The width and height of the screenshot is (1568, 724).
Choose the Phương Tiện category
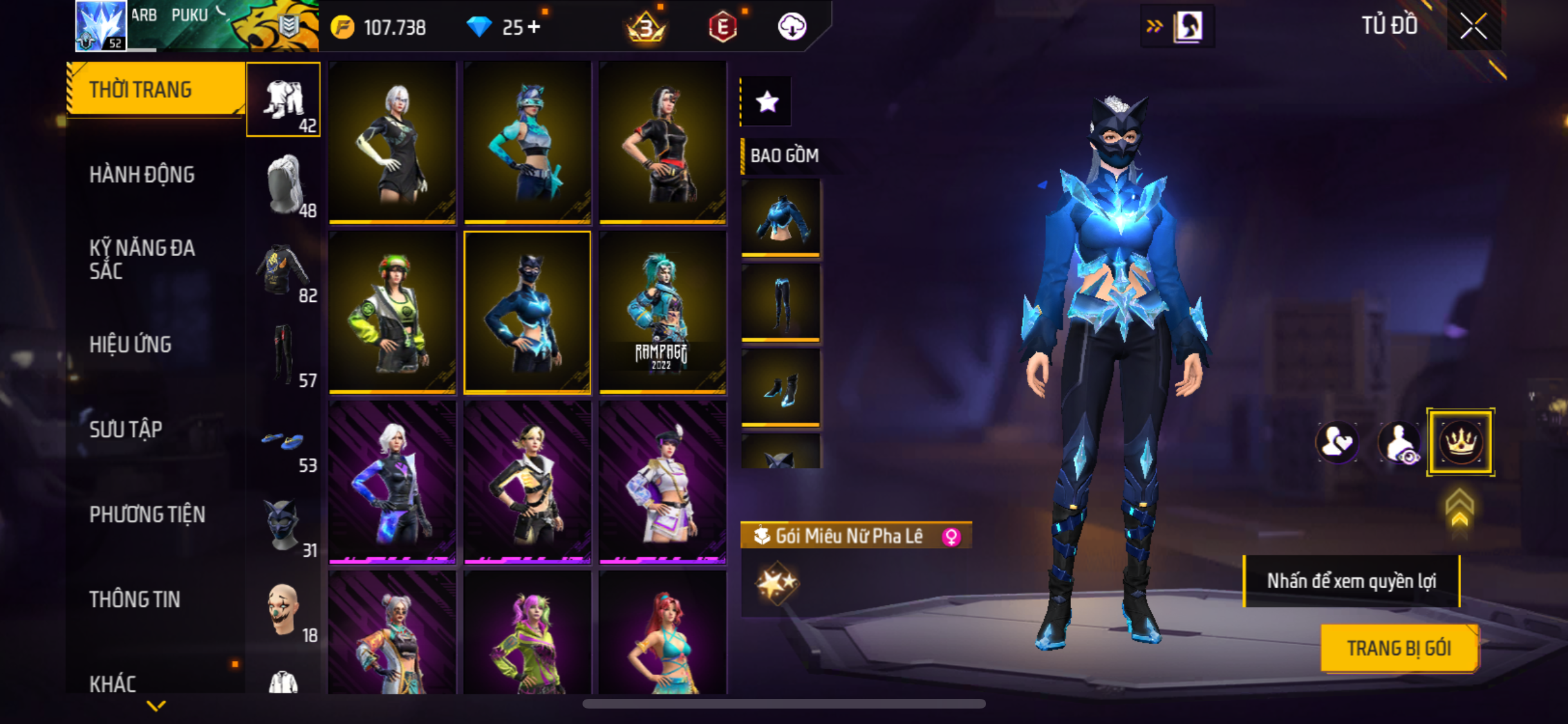(147, 514)
